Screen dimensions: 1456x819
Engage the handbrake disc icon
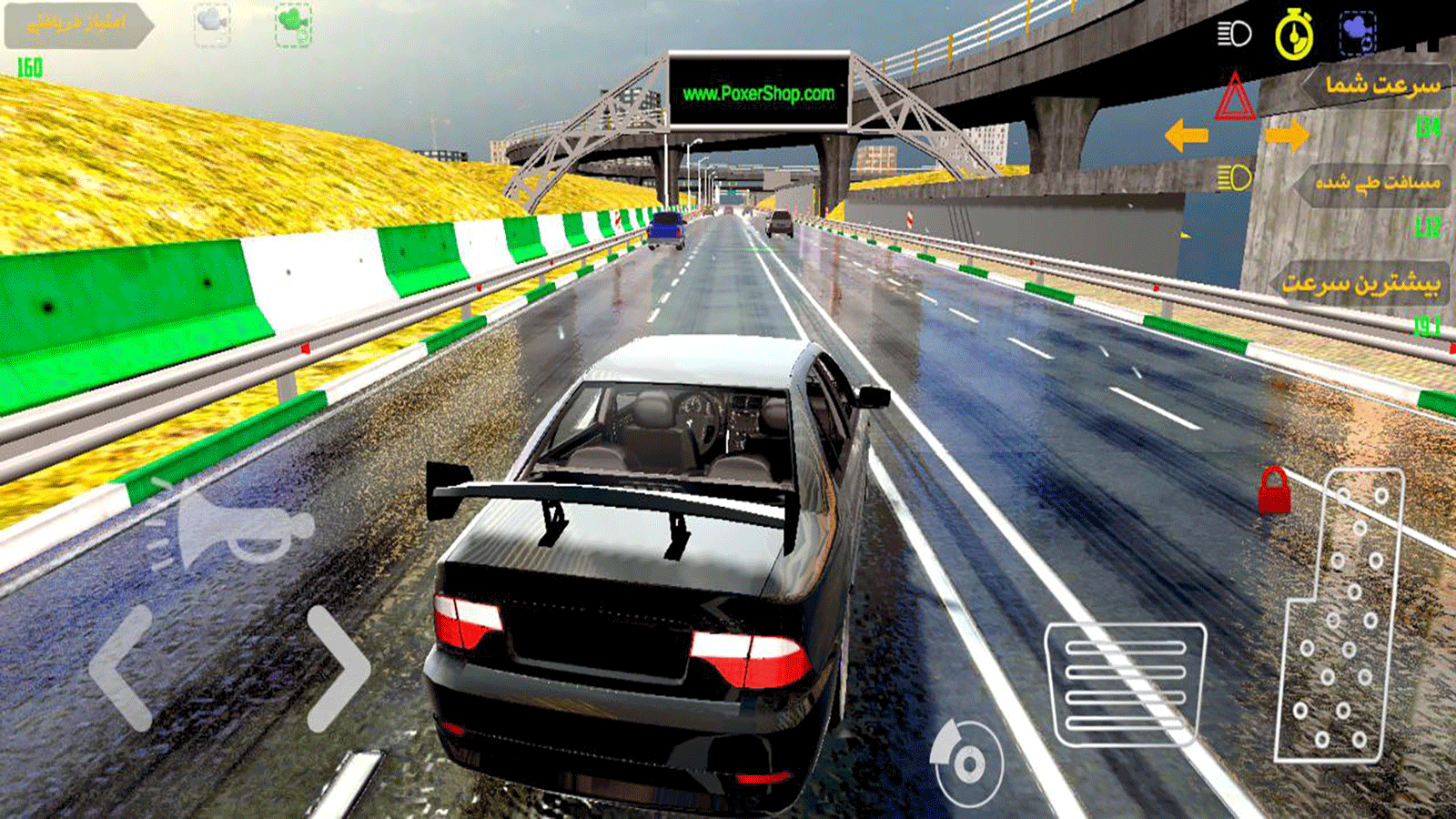967,763
